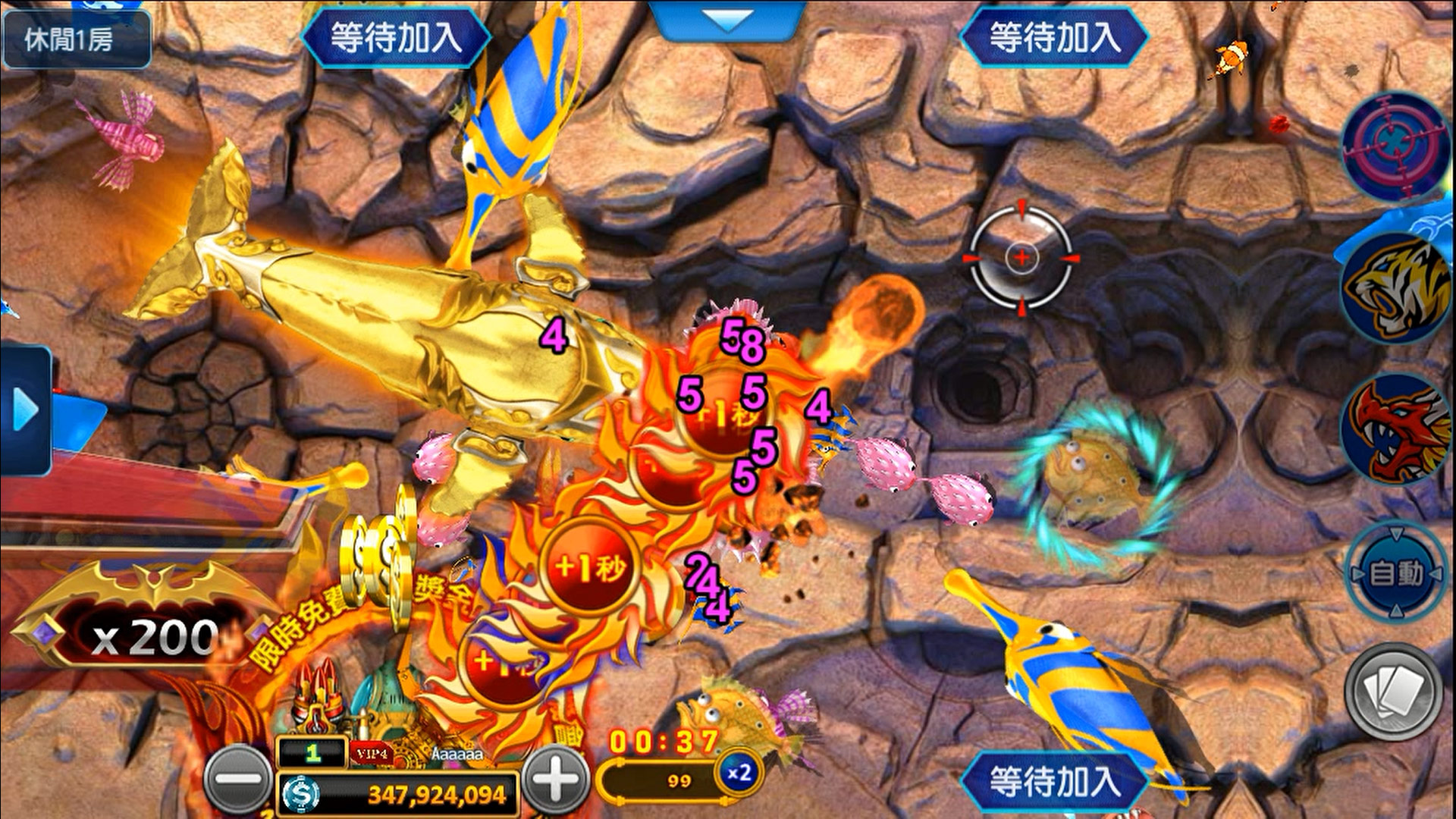
Task: Increase the bet with the plus button
Action: 556,780
